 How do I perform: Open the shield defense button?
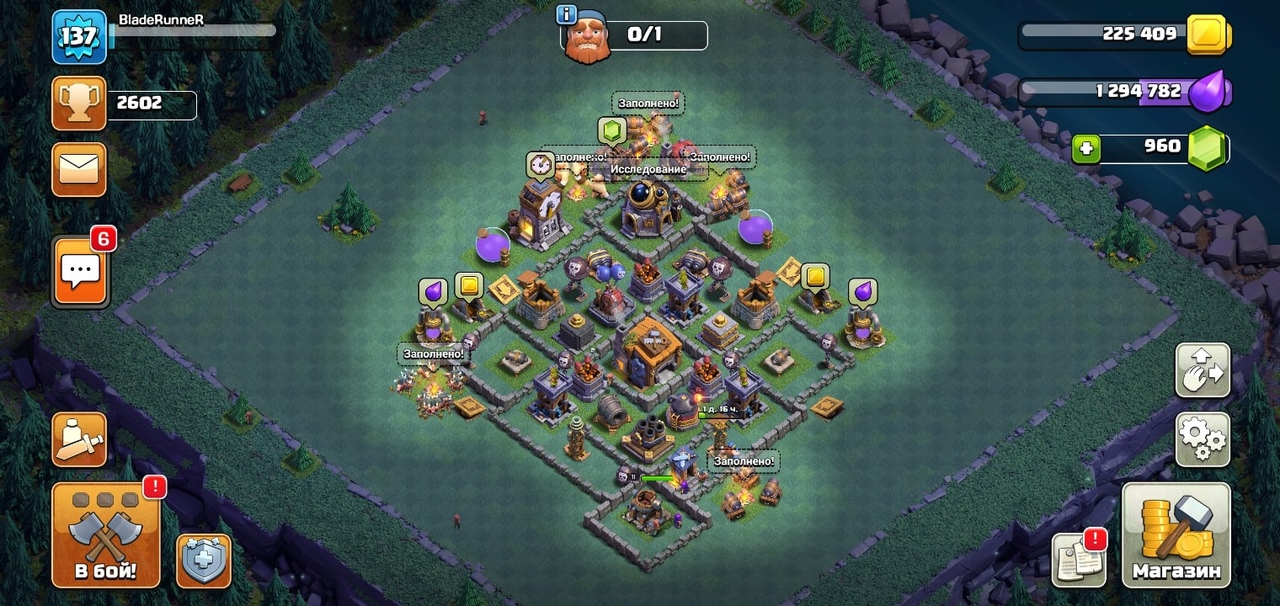click(204, 560)
